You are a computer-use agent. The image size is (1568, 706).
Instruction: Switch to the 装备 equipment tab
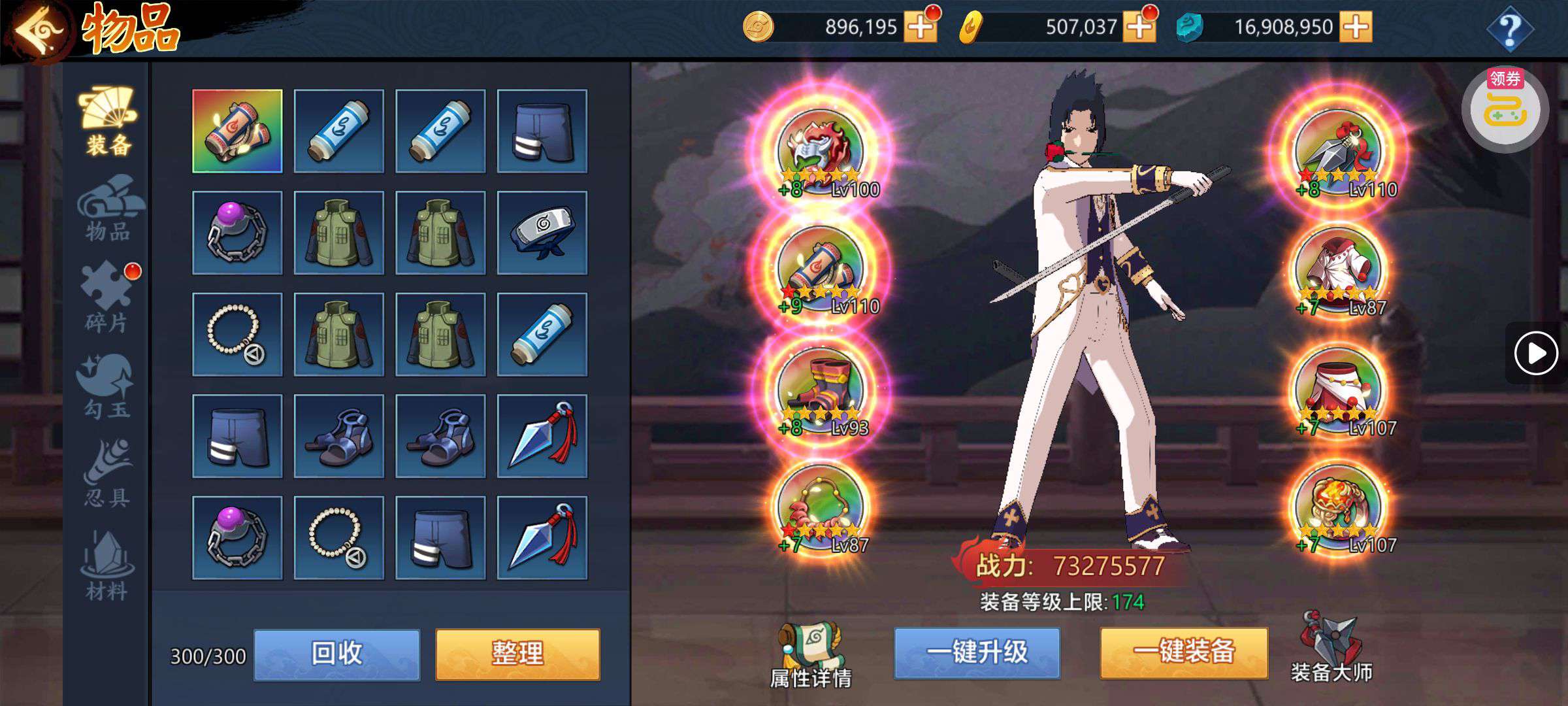108,122
